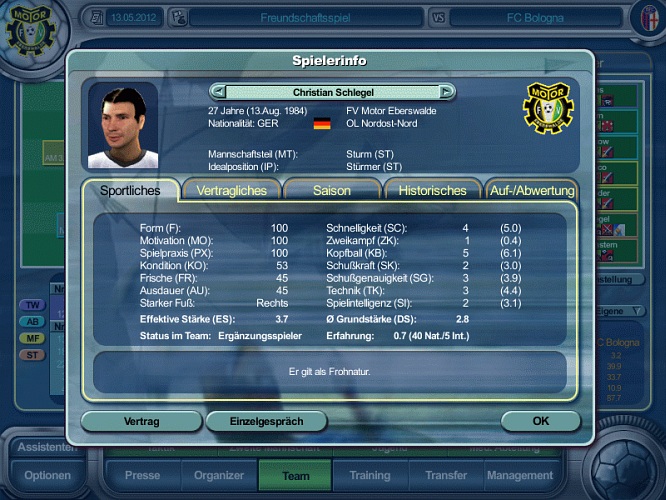This screenshot has height=500, width=666.
Task: Open the Saison tab
Action: (332, 190)
